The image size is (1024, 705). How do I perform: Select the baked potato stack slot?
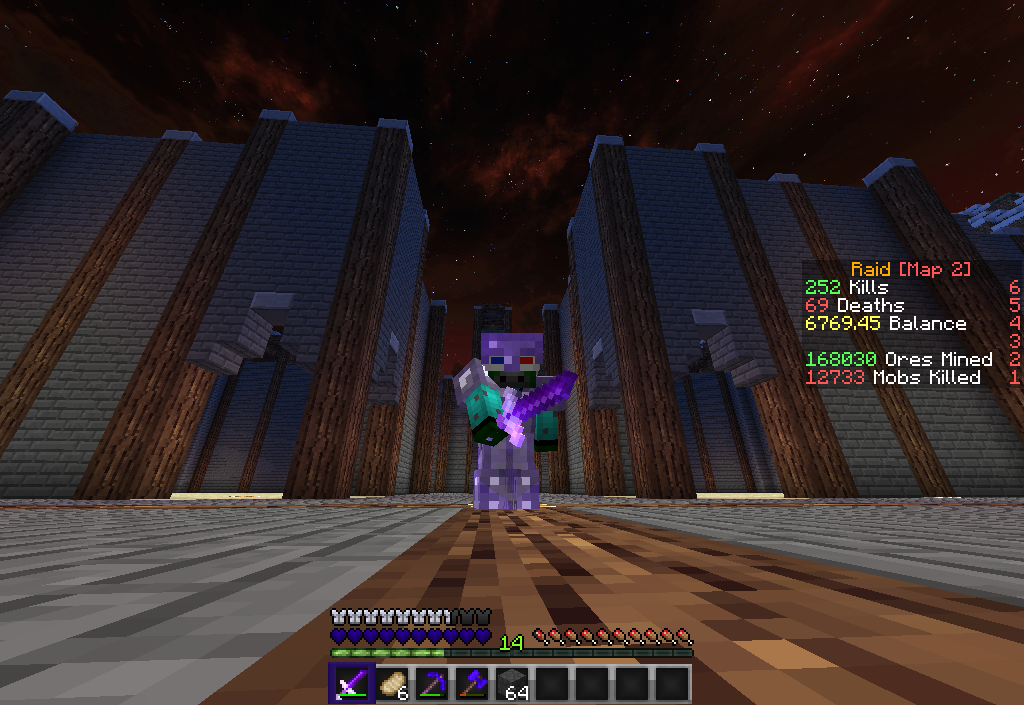pos(391,684)
